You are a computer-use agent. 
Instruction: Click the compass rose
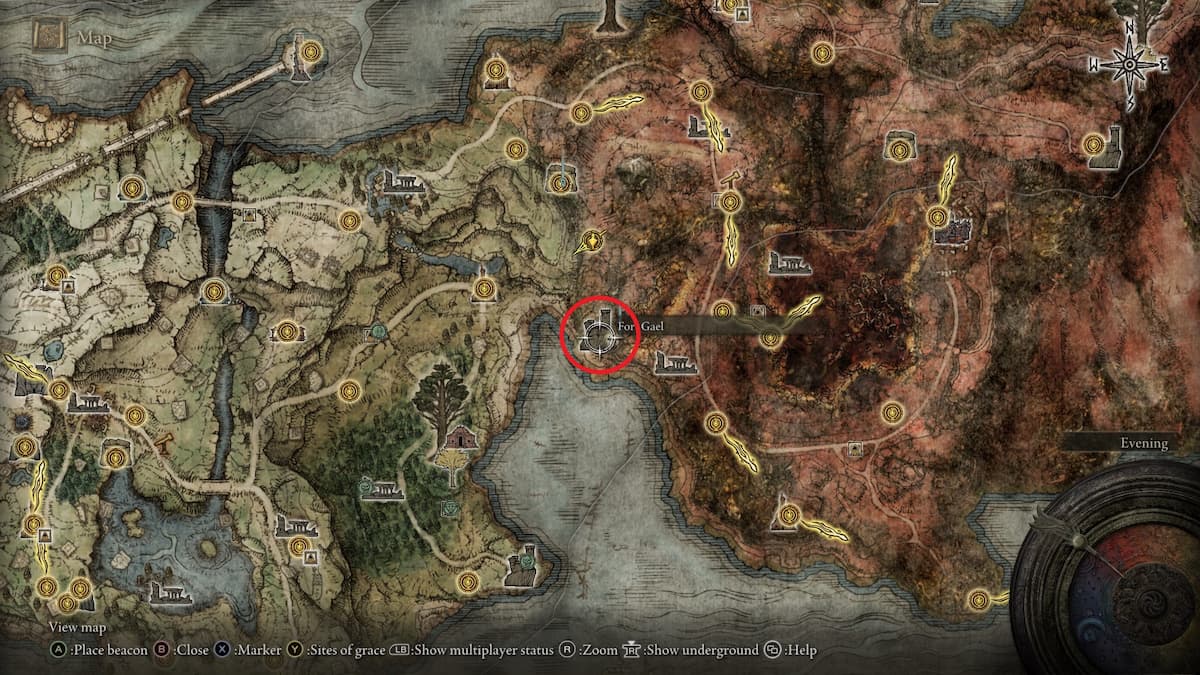click(1129, 63)
